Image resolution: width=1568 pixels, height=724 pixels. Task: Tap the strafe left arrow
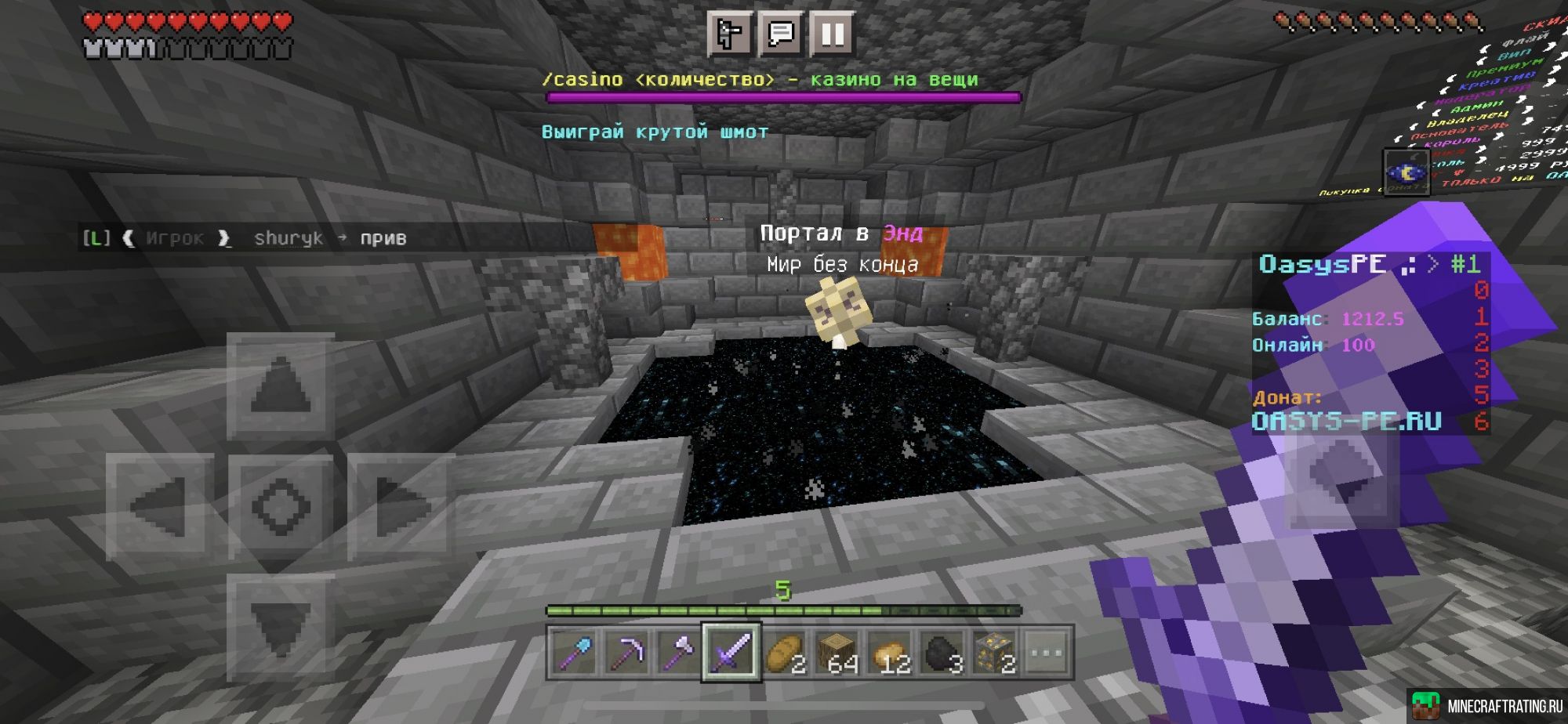tap(160, 506)
